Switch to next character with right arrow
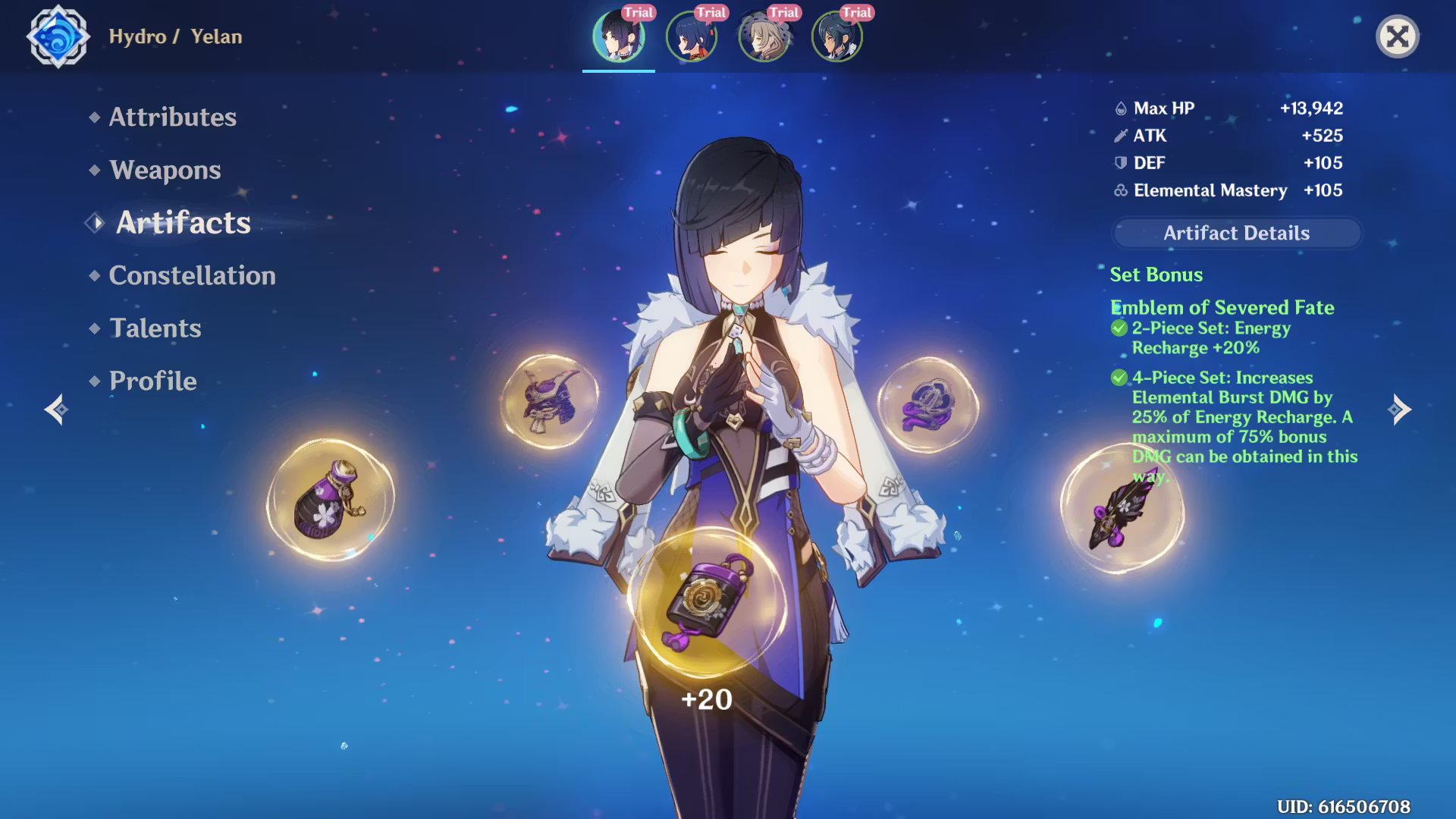 1399,409
